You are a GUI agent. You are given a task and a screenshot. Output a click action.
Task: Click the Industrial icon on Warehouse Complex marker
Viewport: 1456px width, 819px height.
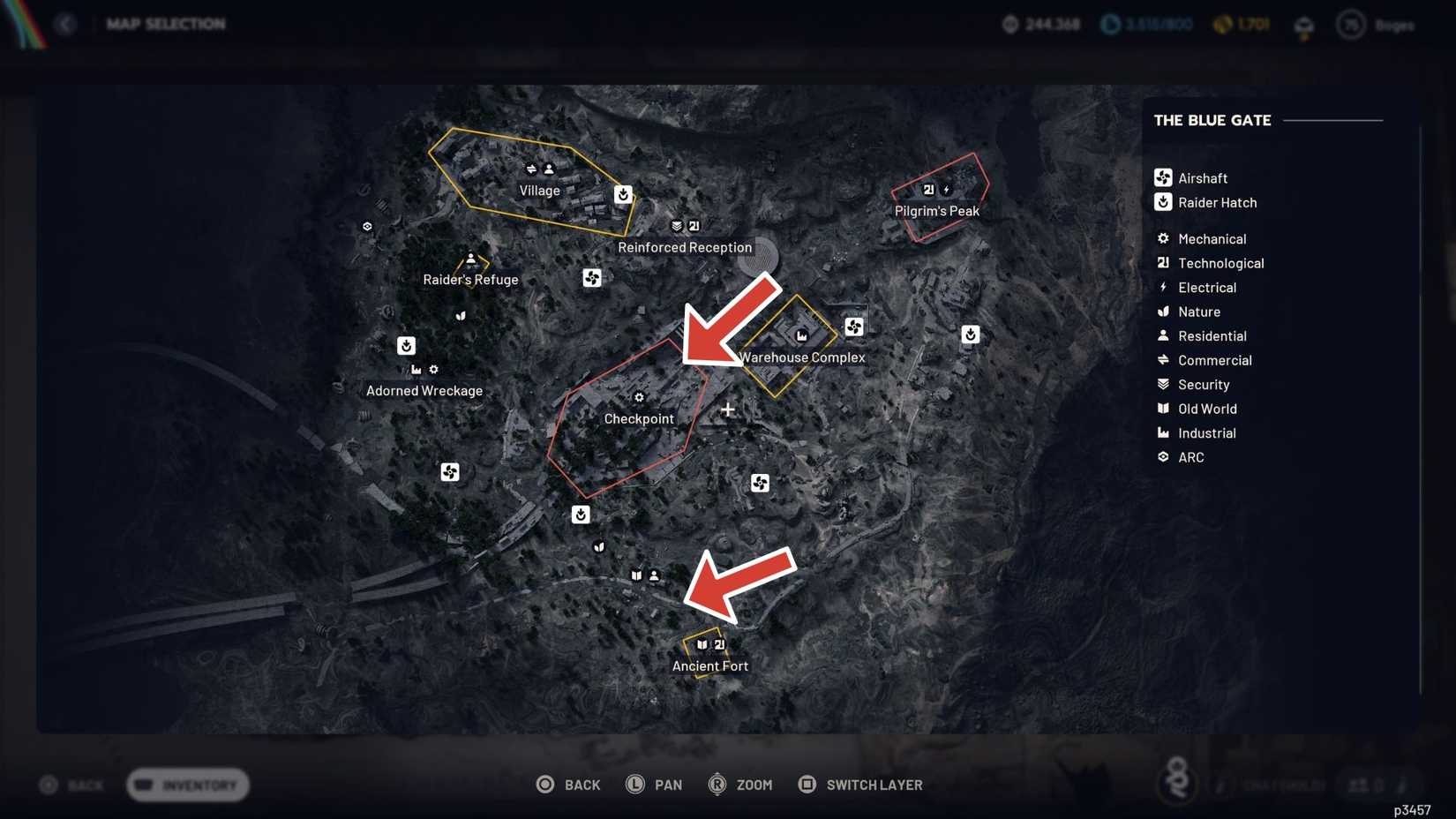[x=801, y=336]
